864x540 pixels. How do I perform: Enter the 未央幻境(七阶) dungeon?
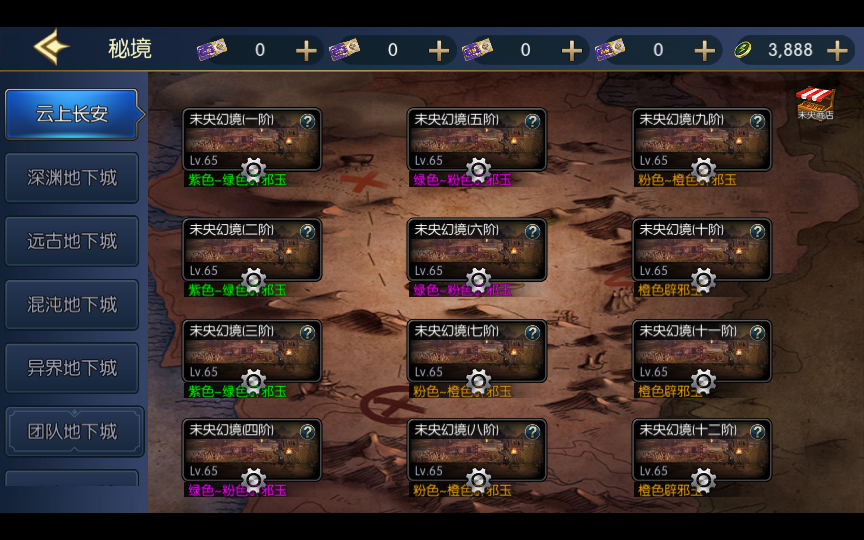[x=476, y=350]
